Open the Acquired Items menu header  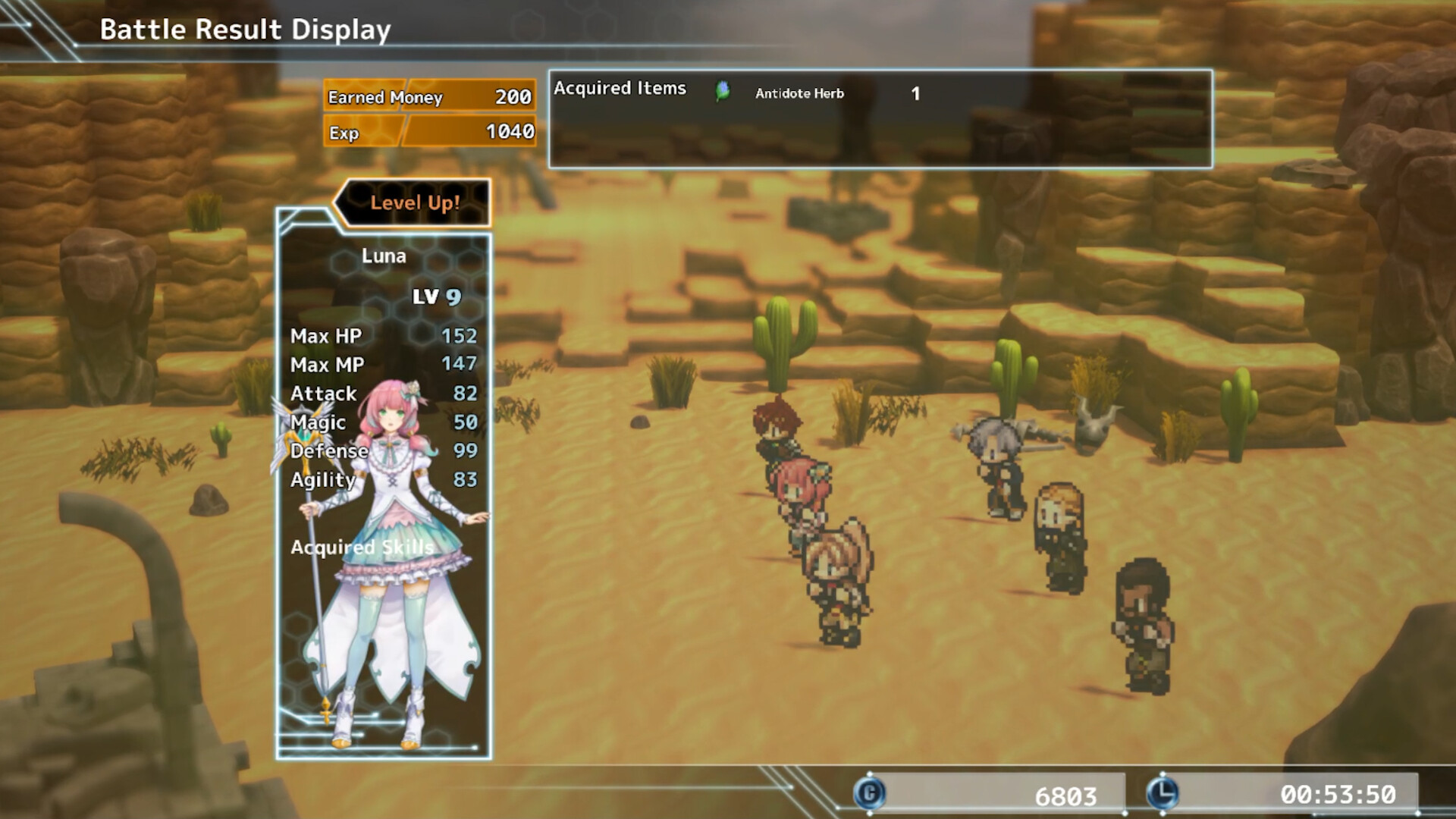pyautogui.click(x=620, y=88)
